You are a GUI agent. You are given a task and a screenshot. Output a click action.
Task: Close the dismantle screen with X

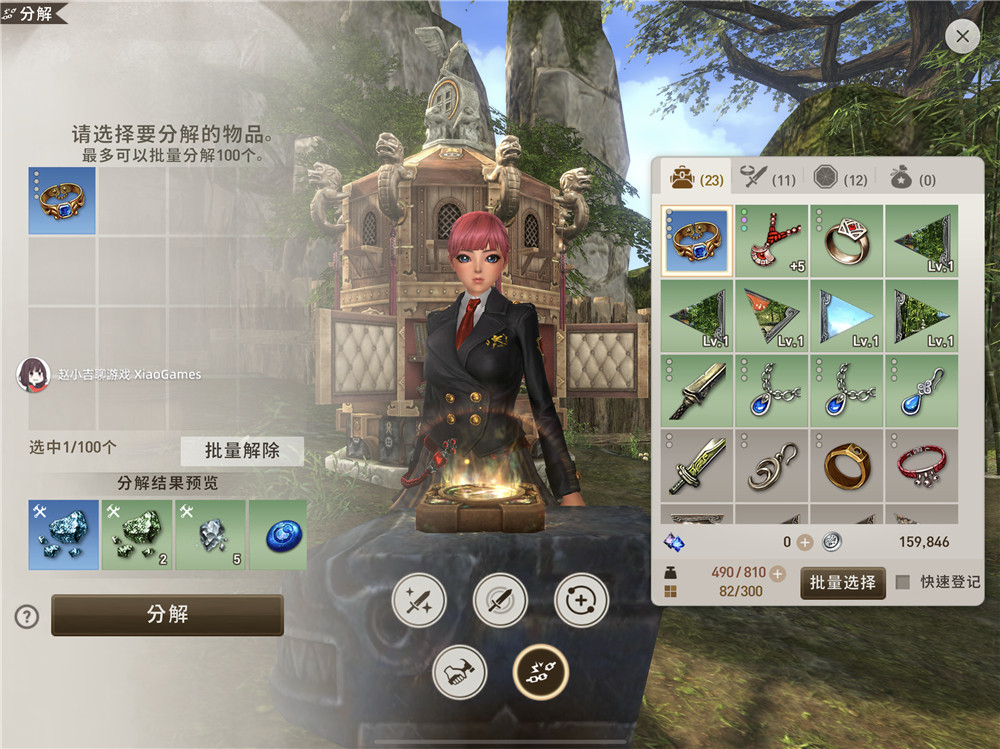(x=962, y=37)
